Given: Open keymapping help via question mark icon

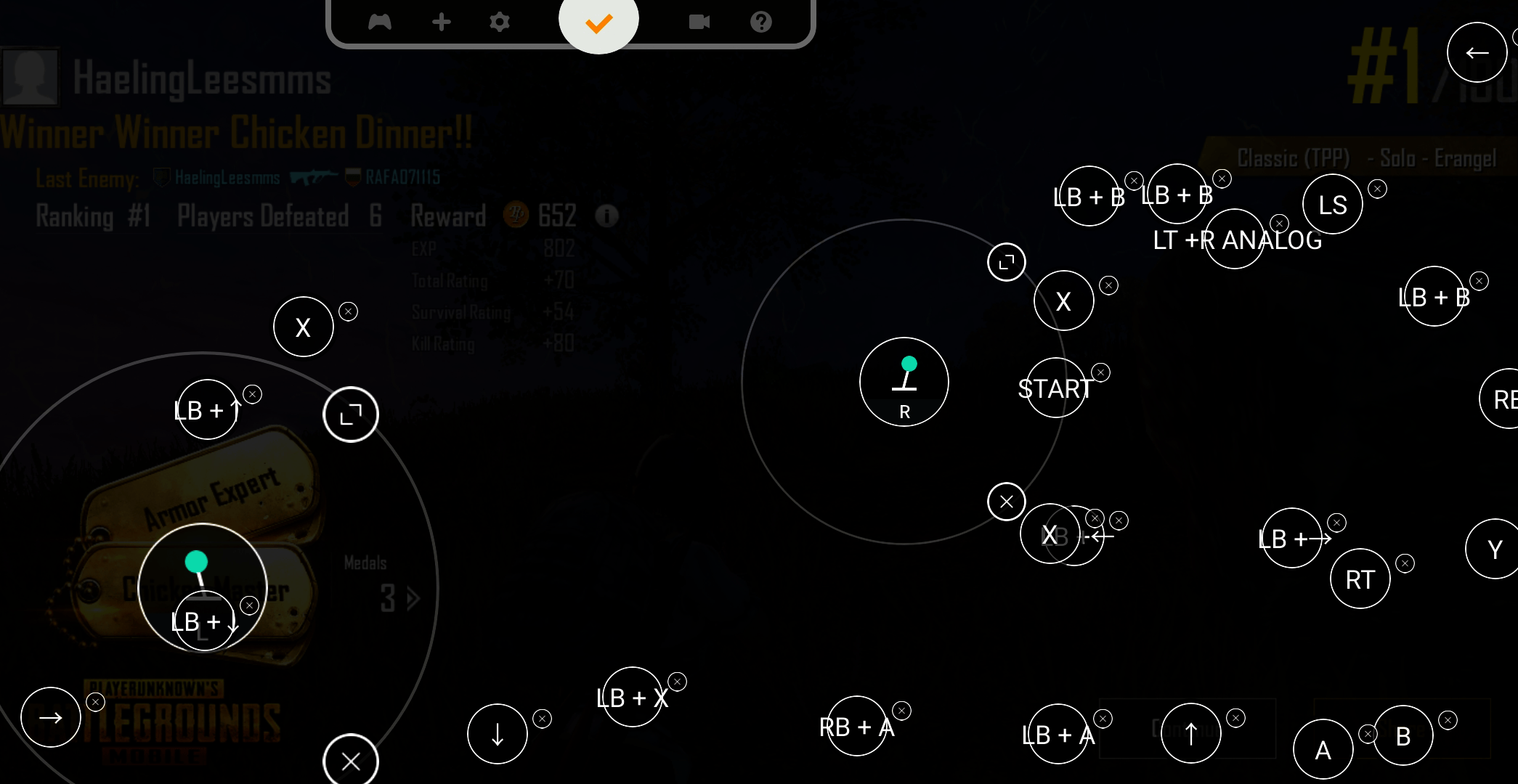Looking at the screenshot, I should point(760,22).
